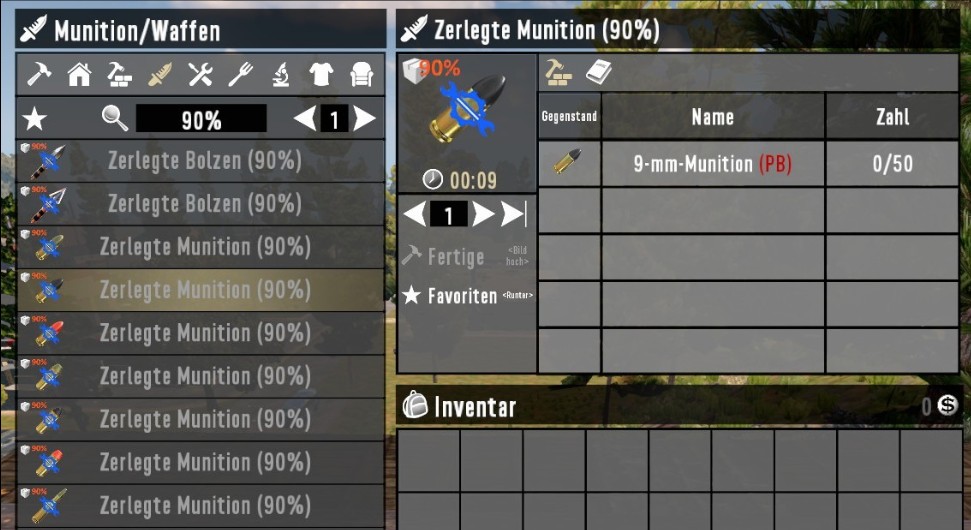Select the armchair furniture category

pyautogui.click(x=361, y=74)
